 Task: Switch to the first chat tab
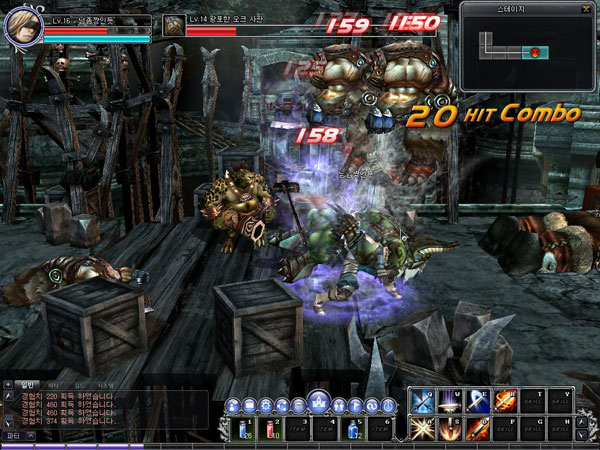click(30, 383)
